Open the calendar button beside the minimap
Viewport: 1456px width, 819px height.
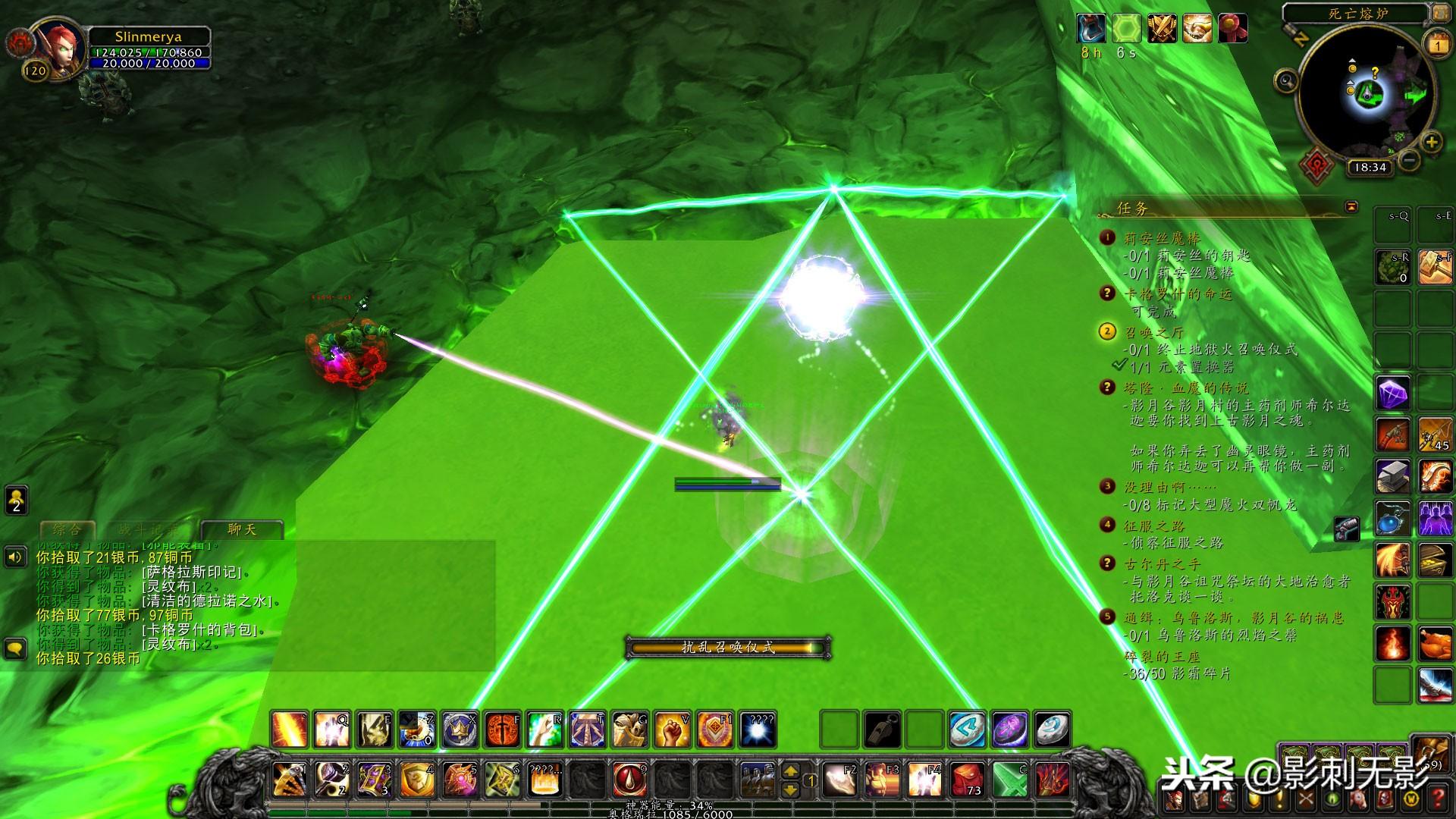[1438, 45]
